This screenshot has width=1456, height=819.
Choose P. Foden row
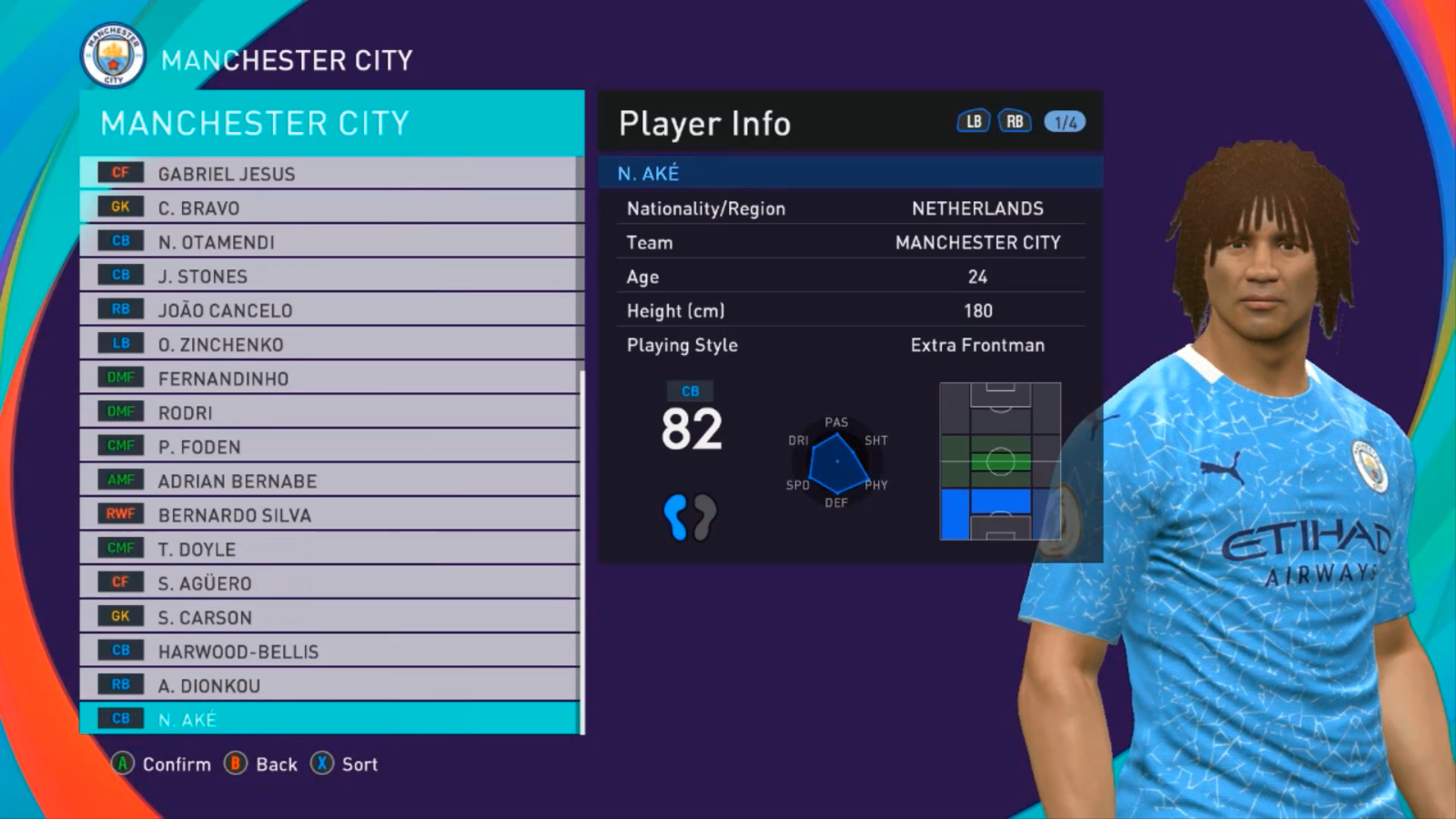pyautogui.click(x=328, y=447)
